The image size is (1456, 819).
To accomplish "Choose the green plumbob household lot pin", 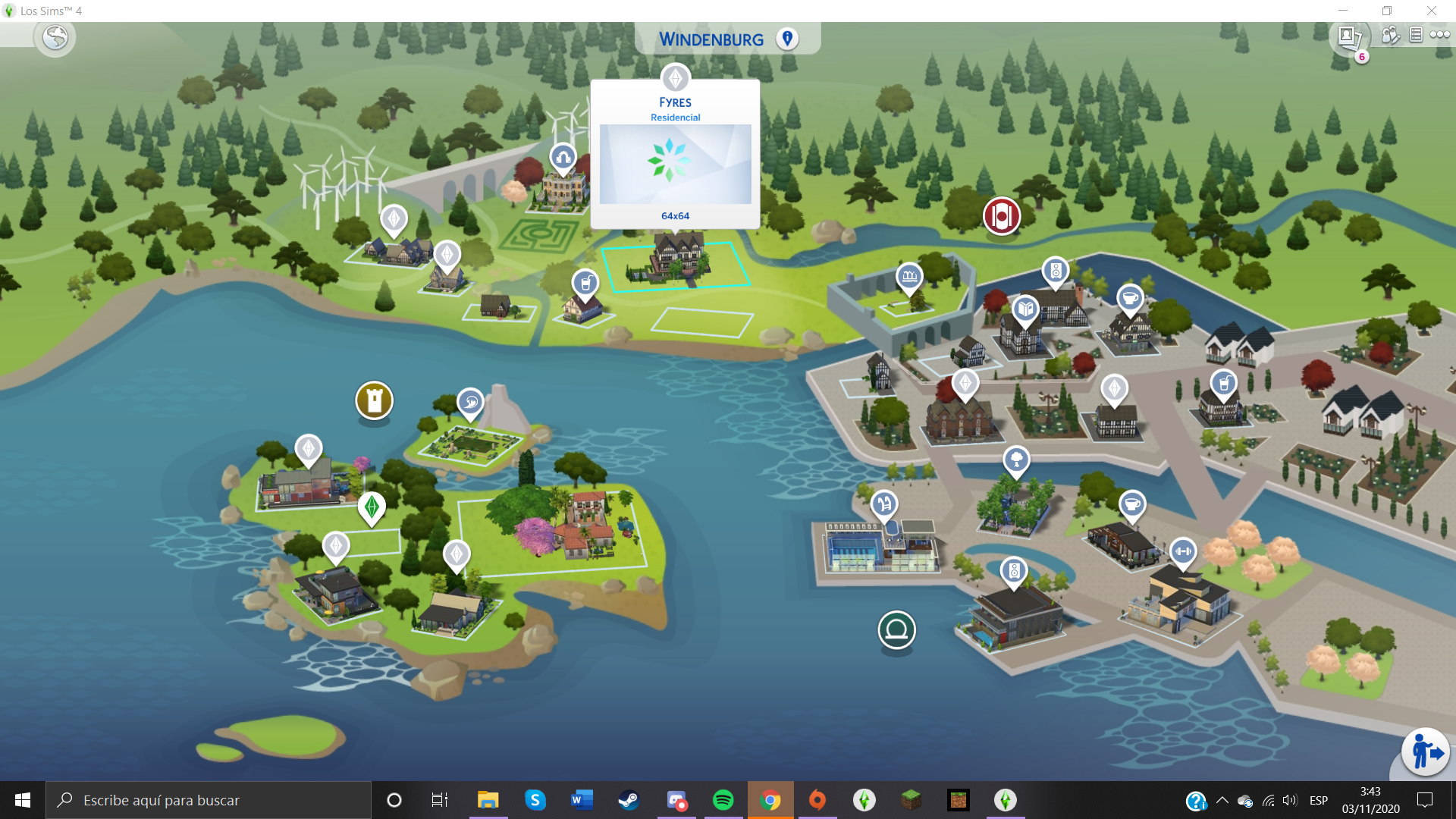I will click(372, 507).
